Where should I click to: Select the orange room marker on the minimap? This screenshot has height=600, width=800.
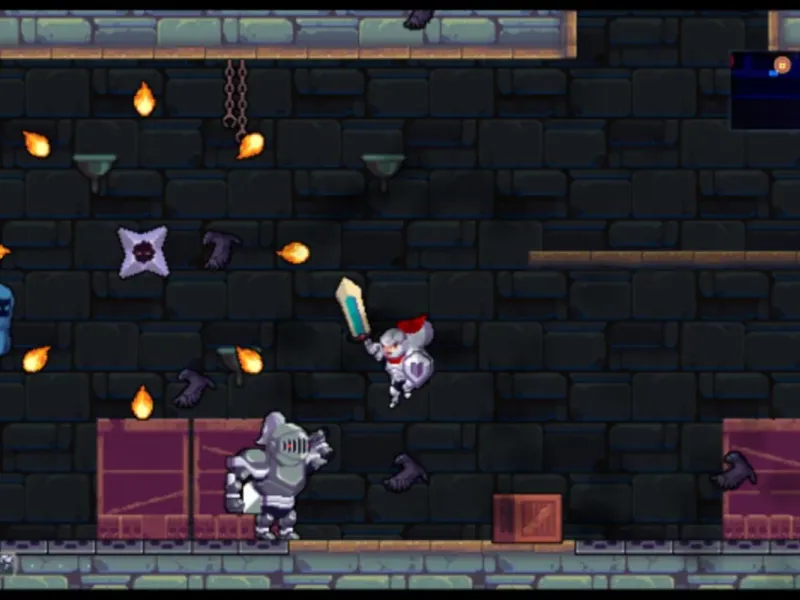tap(782, 66)
